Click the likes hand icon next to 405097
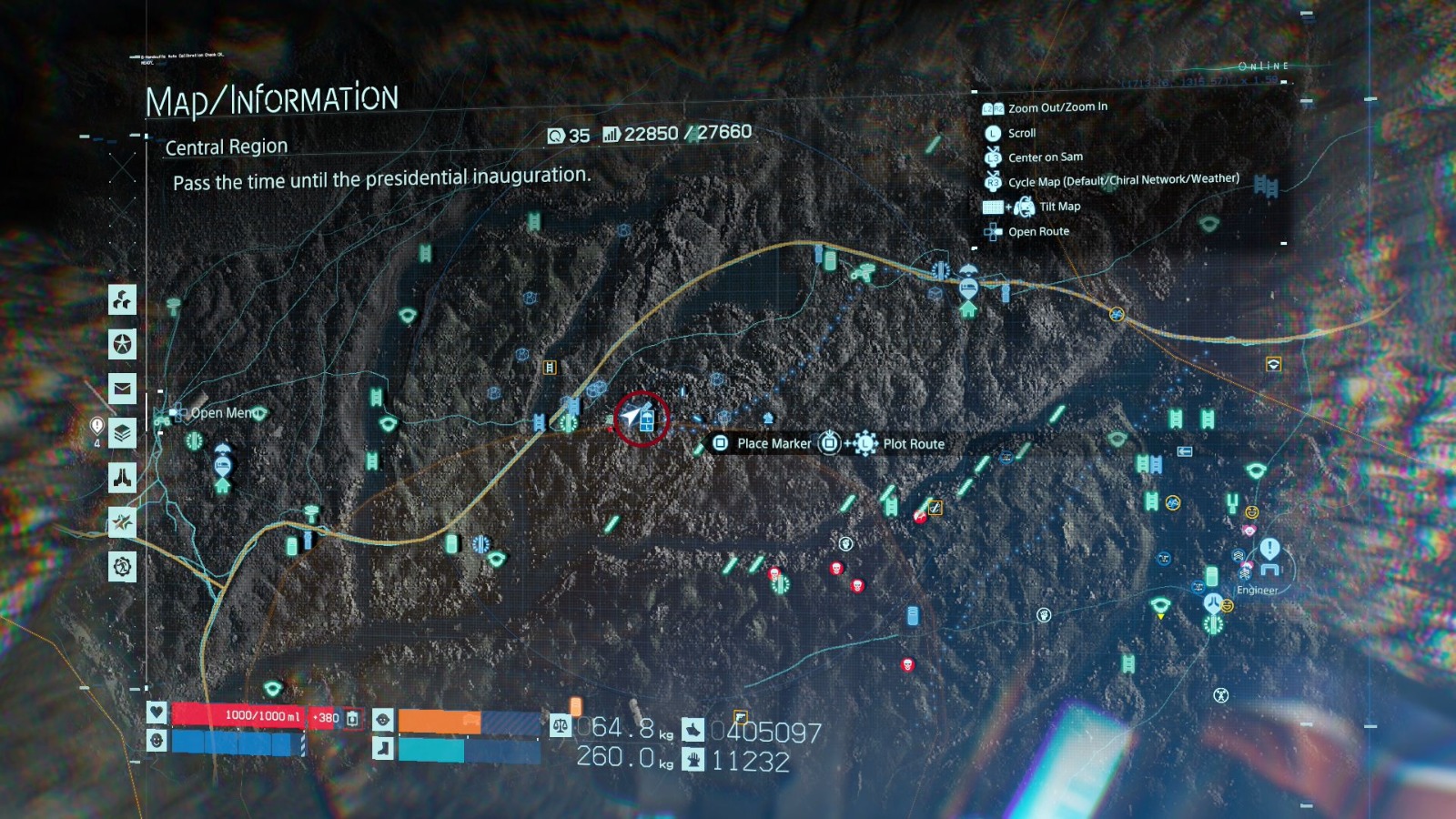This screenshot has height=819, width=1456. [692, 728]
